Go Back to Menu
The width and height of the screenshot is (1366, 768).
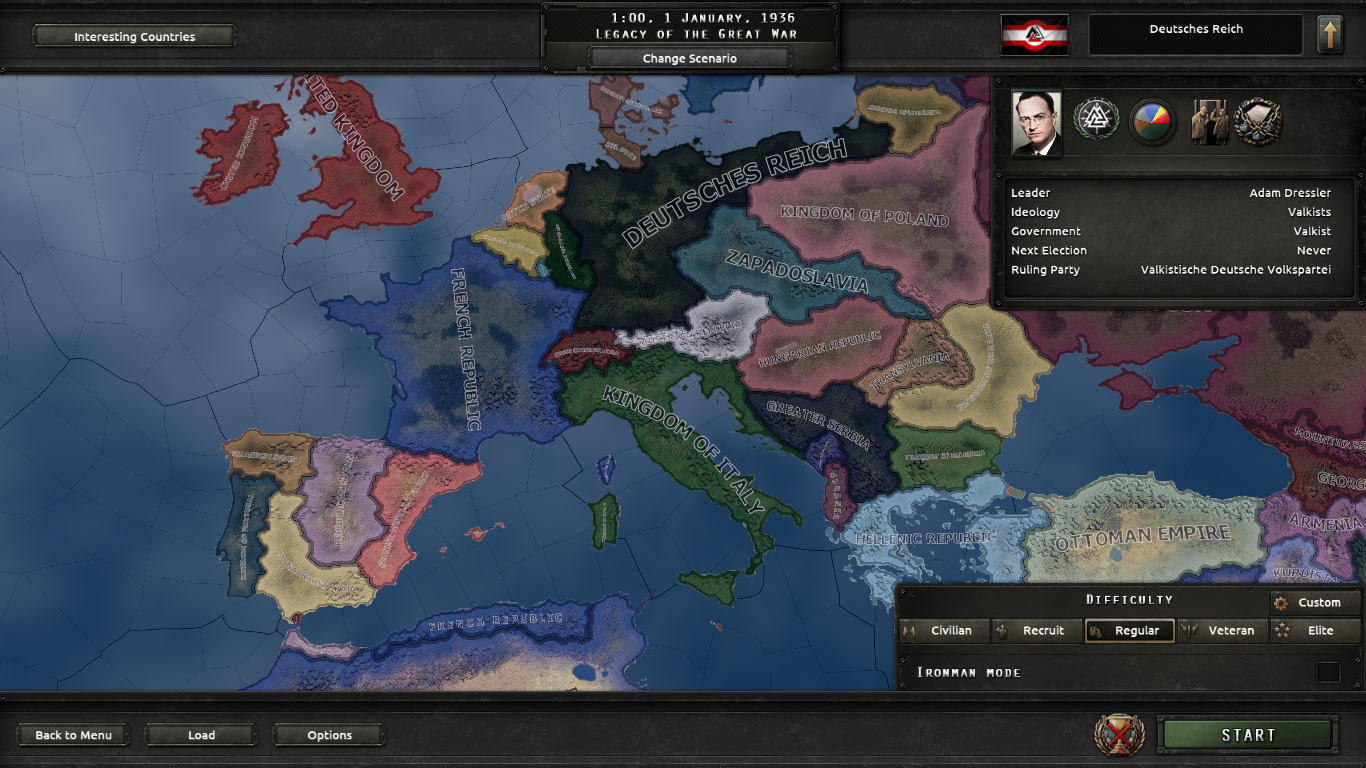click(72, 734)
